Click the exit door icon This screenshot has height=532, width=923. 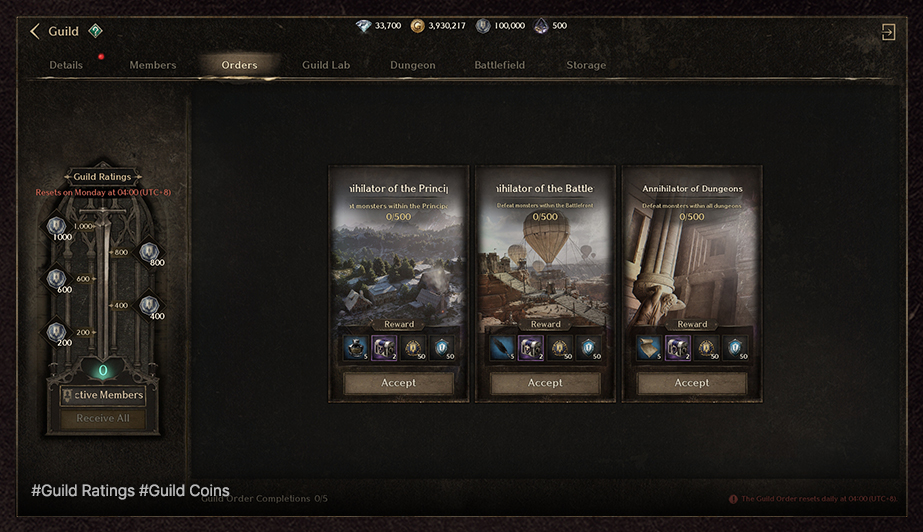point(887,32)
